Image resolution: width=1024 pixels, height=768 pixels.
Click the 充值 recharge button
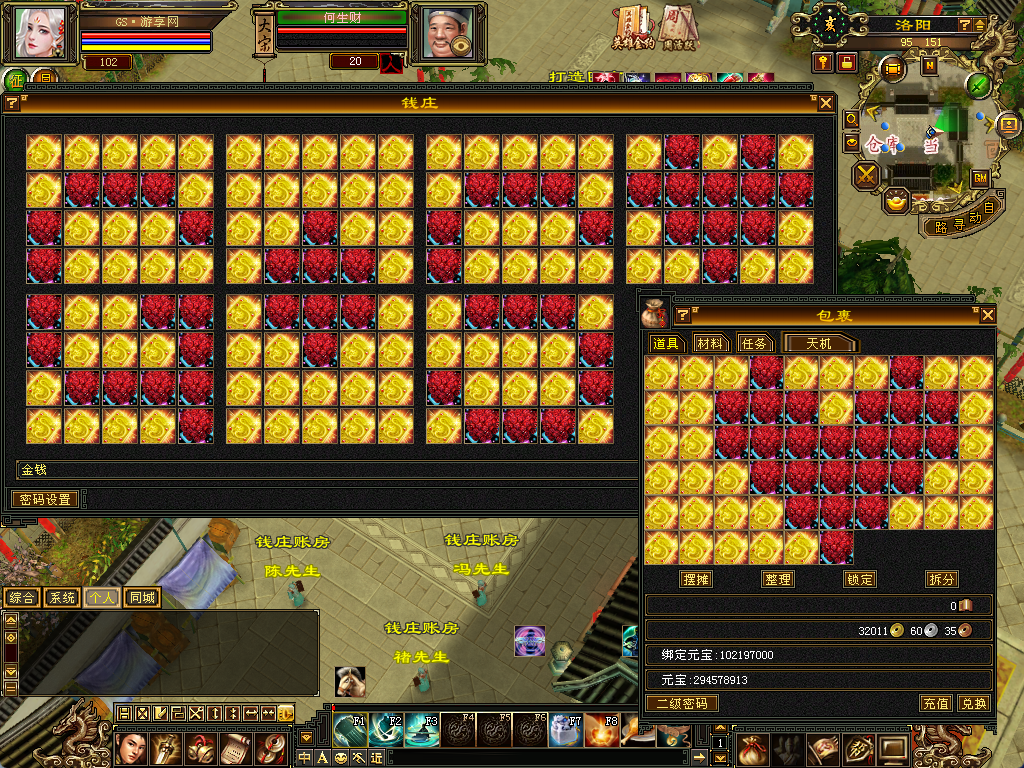(x=936, y=703)
